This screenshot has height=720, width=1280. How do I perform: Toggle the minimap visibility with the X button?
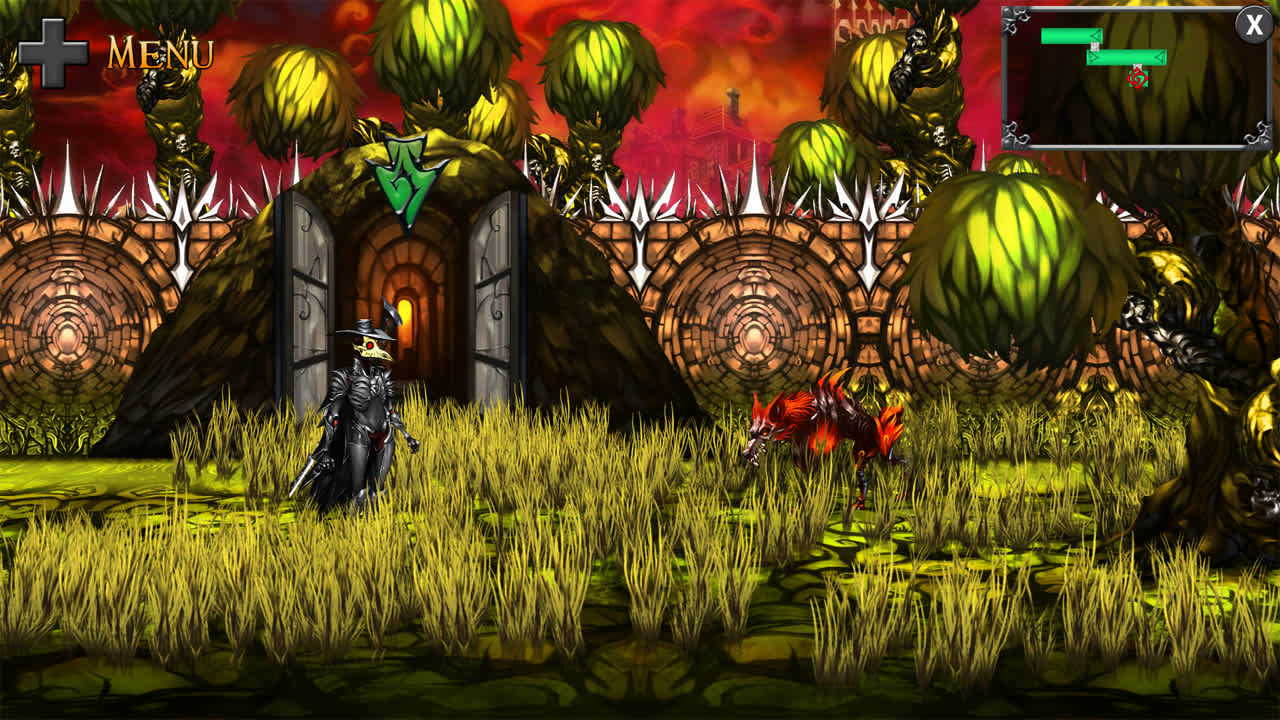[1253, 23]
